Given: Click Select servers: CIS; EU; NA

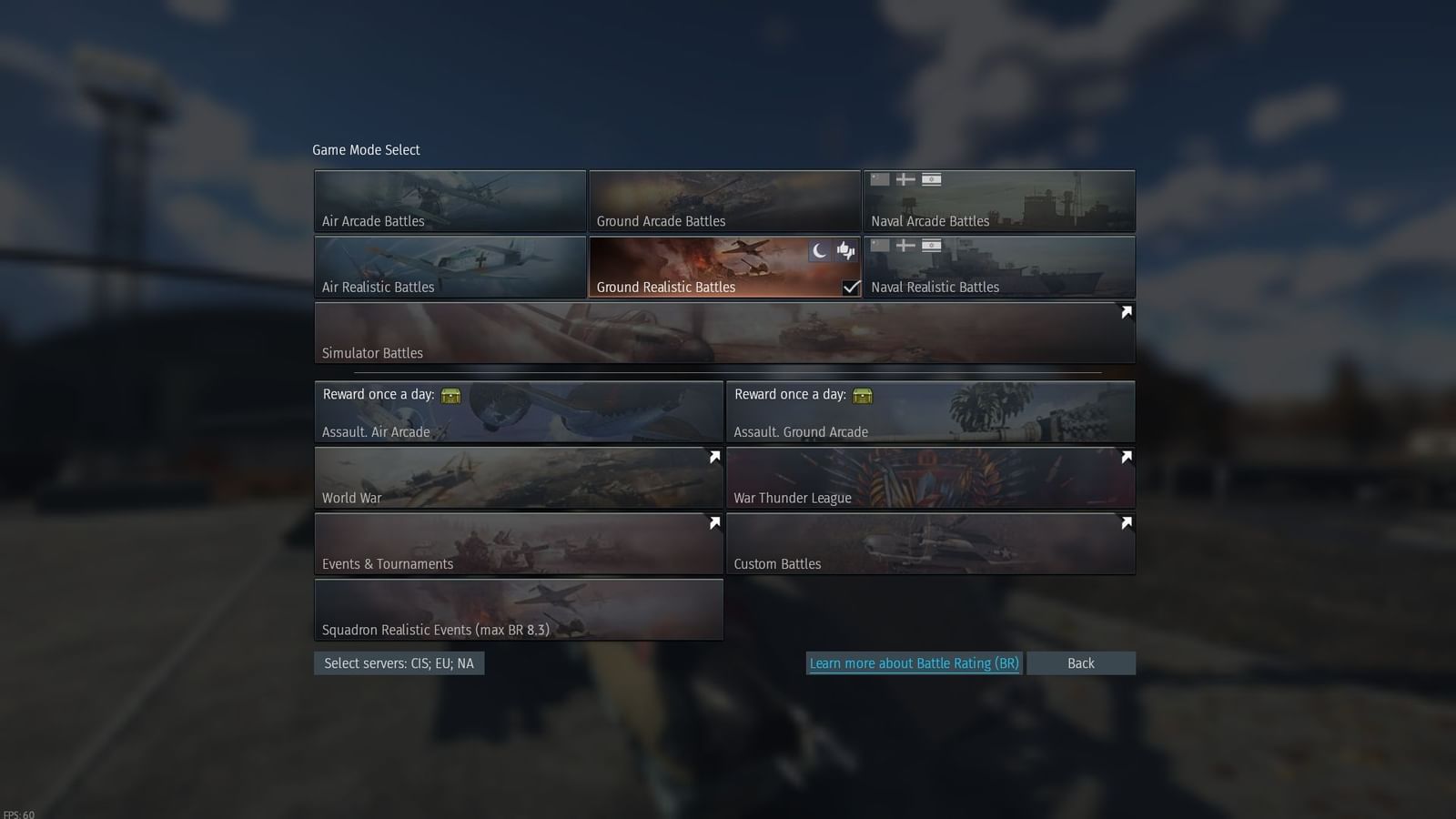Looking at the screenshot, I should point(399,663).
